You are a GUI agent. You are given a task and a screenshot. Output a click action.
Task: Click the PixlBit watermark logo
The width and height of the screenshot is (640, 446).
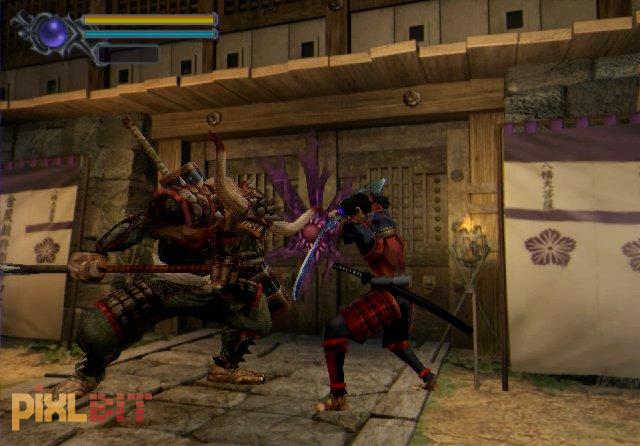coord(81,408)
